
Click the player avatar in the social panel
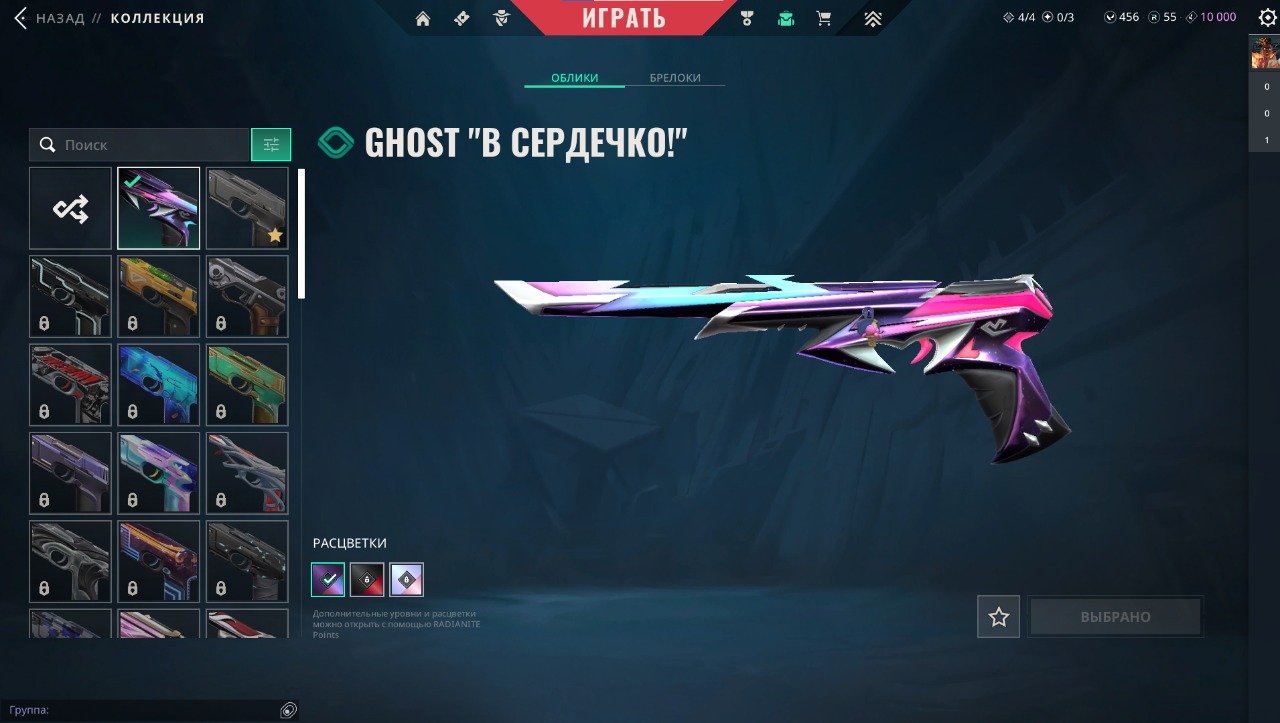pos(1264,52)
